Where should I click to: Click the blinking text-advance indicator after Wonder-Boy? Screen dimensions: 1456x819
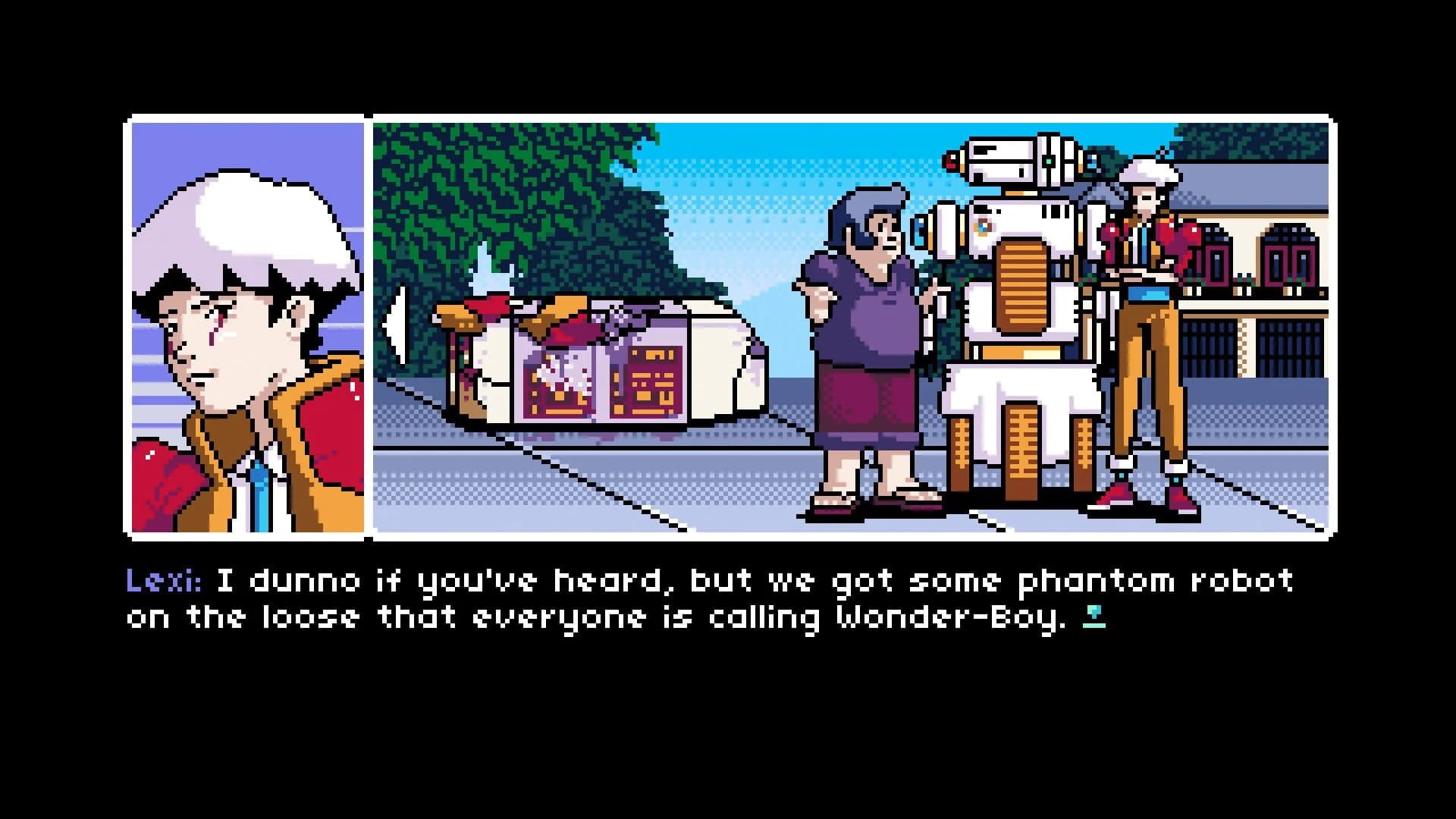[x=1095, y=616]
